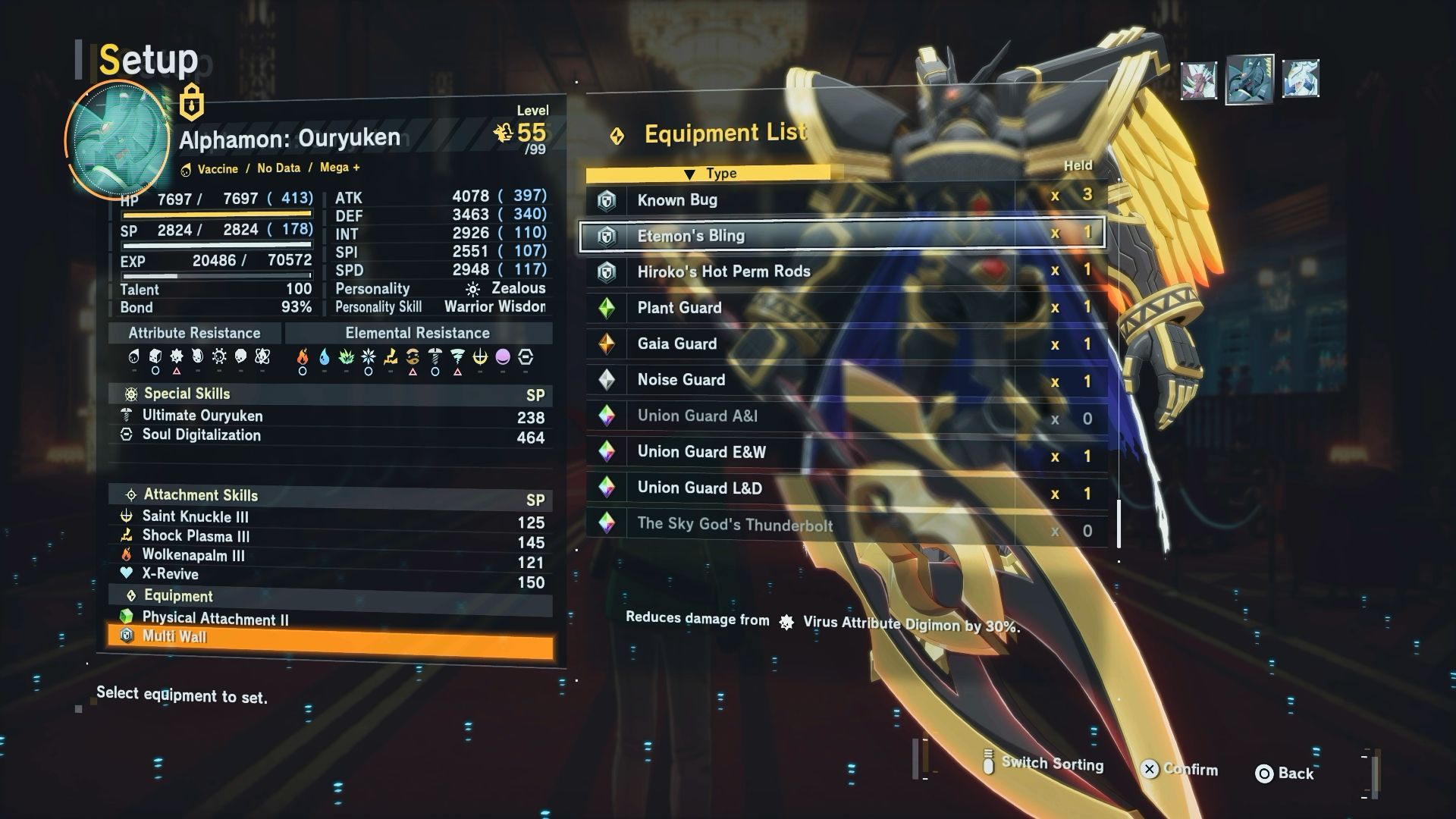Switch to the right party Digimon portrait

coord(1301,79)
